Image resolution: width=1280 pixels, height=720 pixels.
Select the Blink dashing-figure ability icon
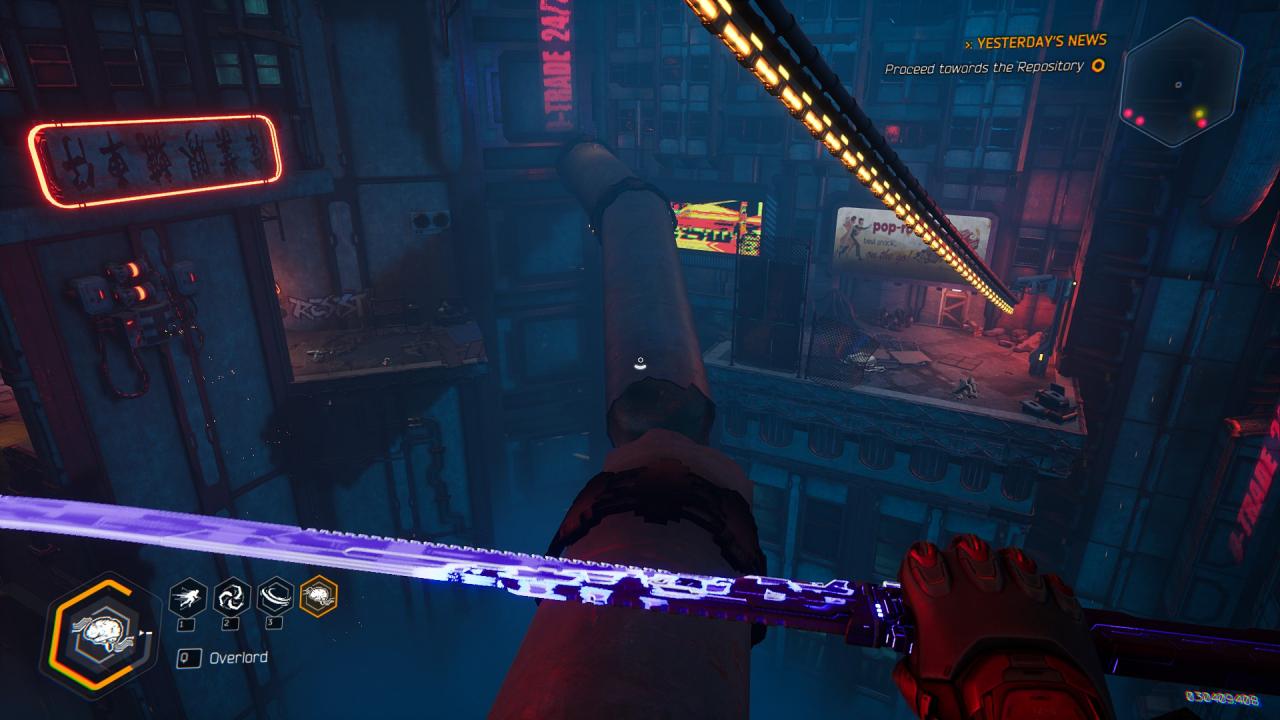pos(188,597)
